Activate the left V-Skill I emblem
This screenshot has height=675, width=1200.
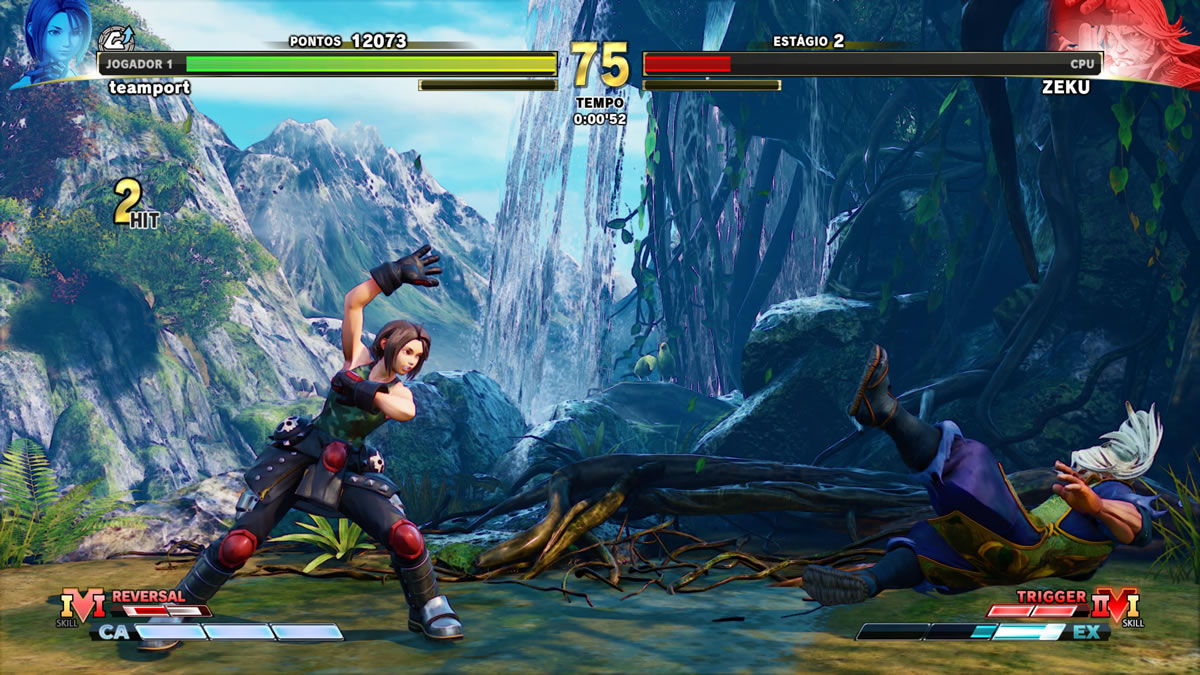click(82, 604)
